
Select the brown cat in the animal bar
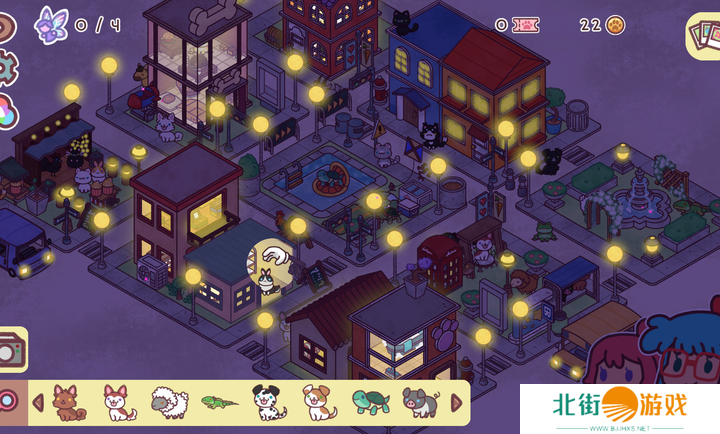[67, 402]
